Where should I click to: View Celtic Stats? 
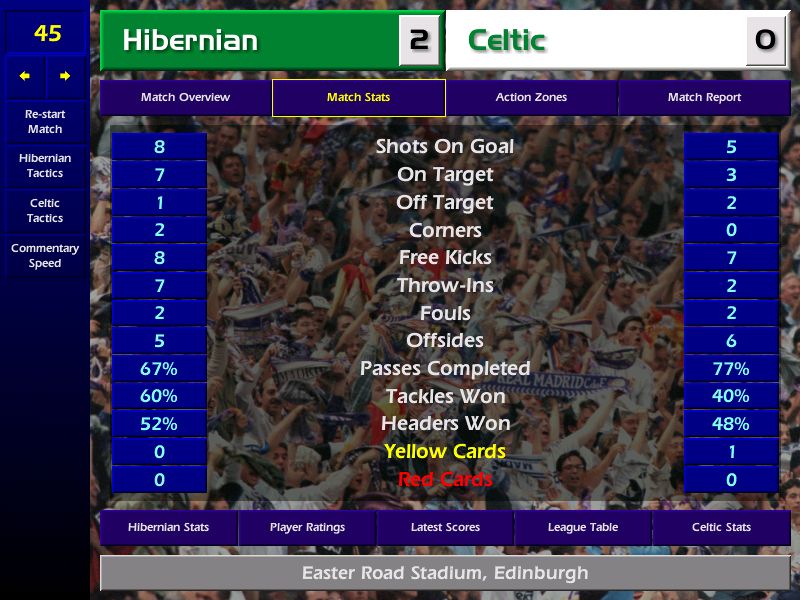click(x=721, y=527)
